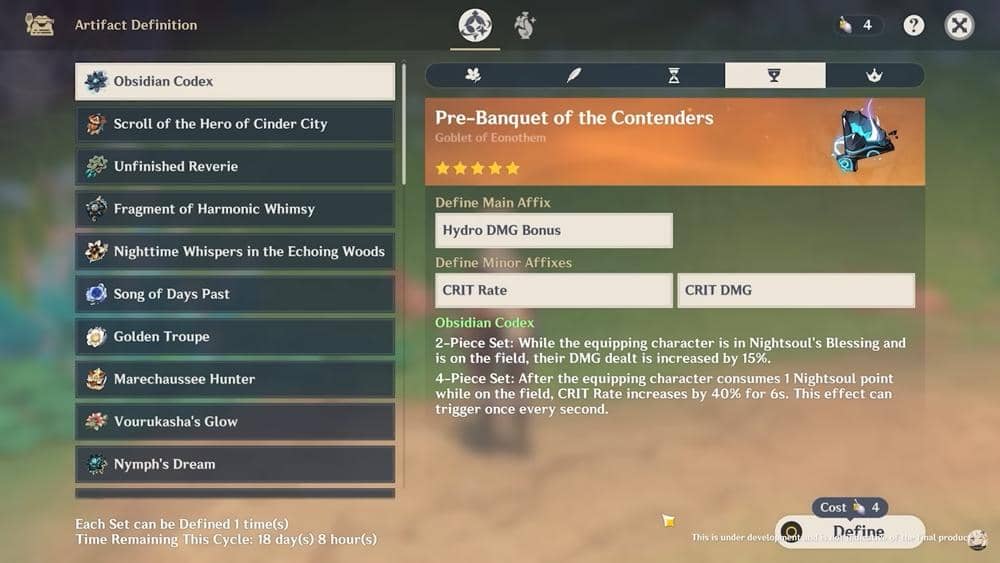1000x563 pixels.
Task: Select the Golden Troupe set
Action: click(x=235, y=336)
